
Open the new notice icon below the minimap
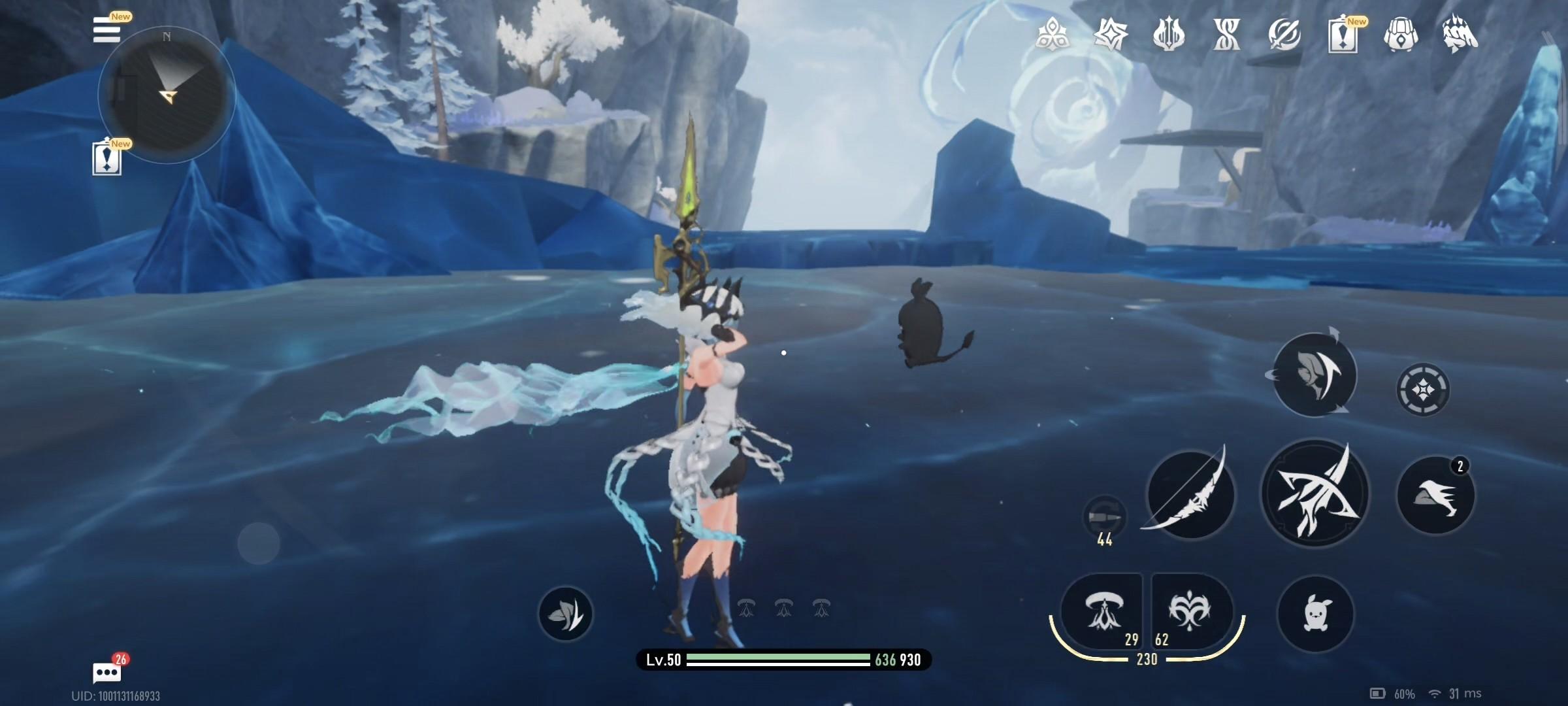(106, 158)
